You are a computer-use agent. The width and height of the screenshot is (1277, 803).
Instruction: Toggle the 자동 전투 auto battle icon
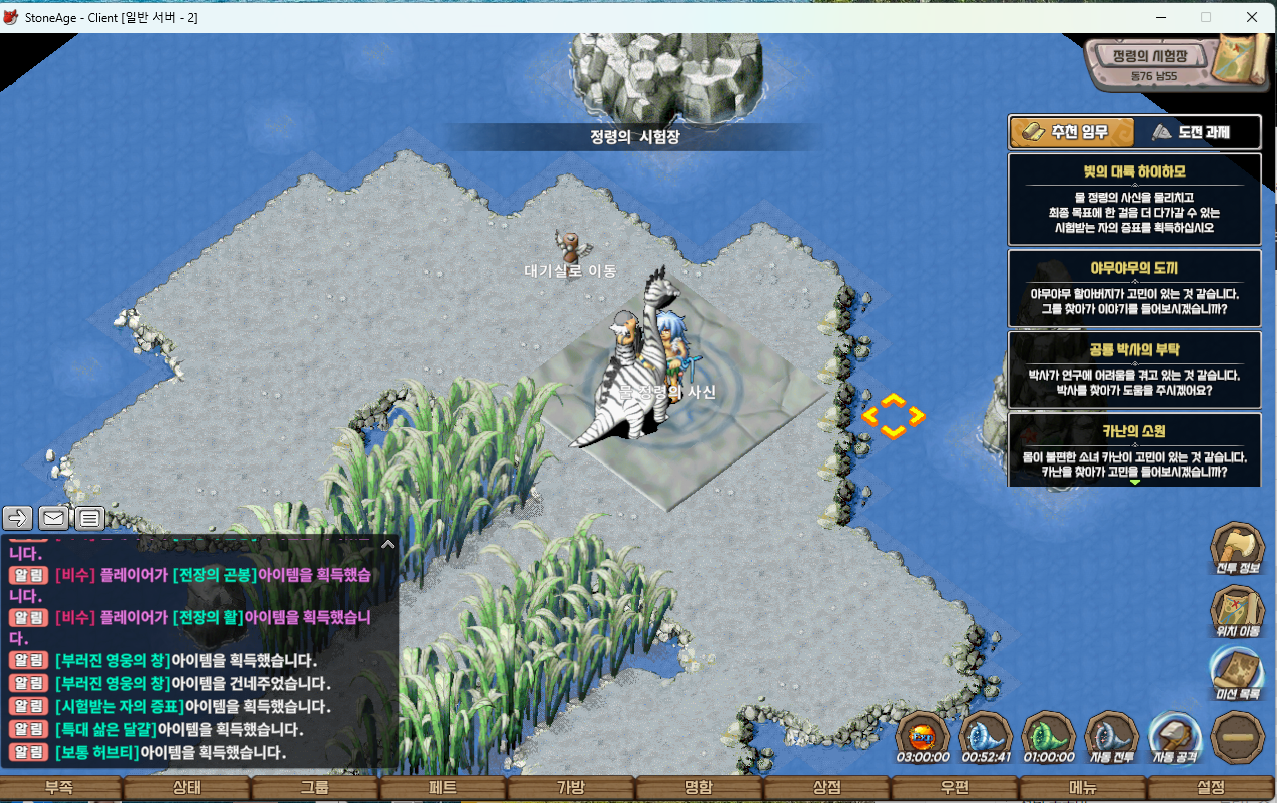[x=1111, y=736]
